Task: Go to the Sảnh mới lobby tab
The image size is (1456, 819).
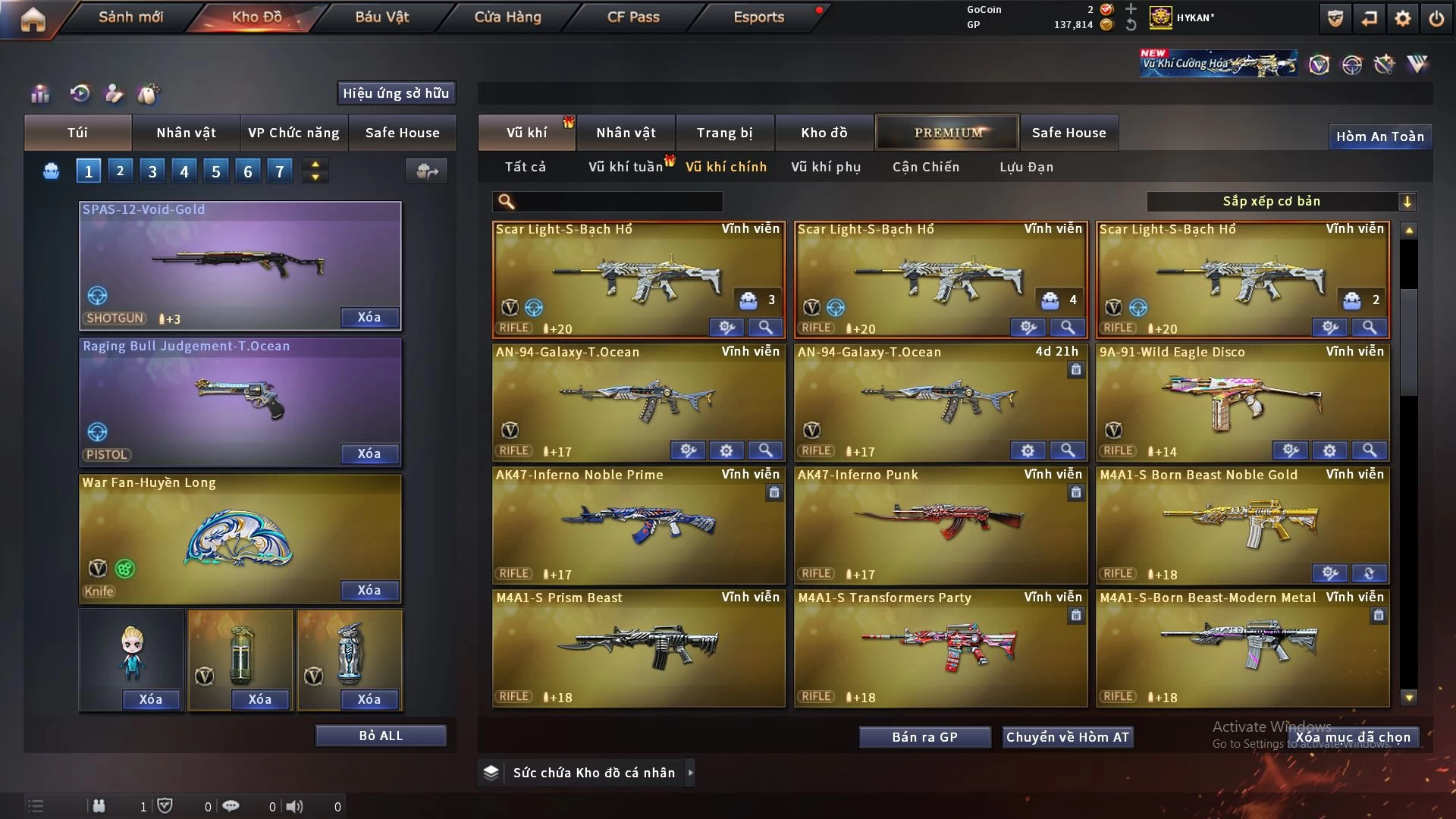Action: [x=130, y=17]
